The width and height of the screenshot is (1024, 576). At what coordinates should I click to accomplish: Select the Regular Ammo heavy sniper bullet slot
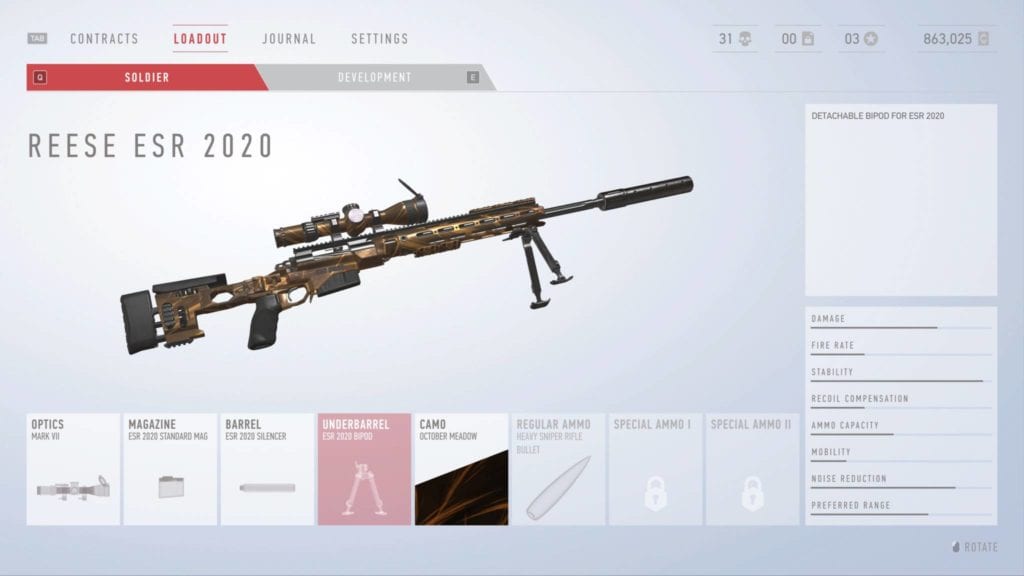point(558,469)
